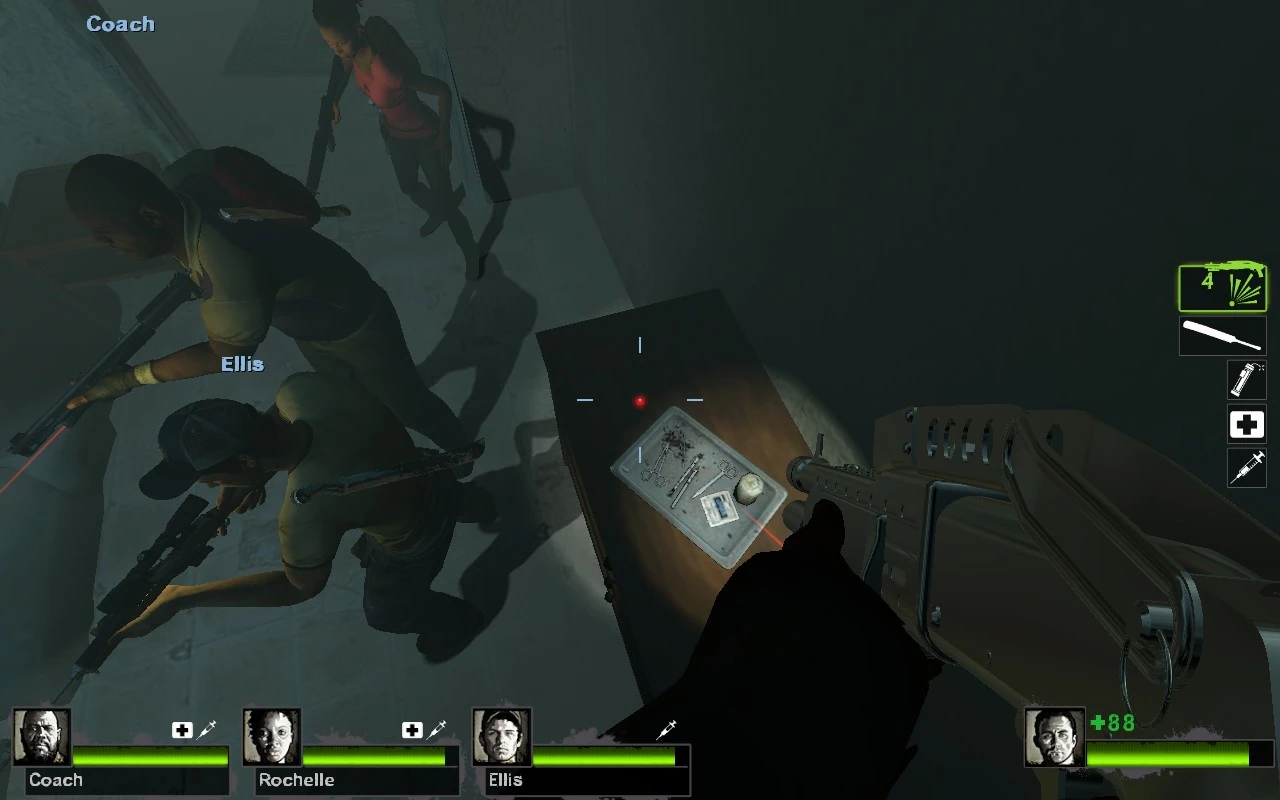This screenshot has height=800, width=1280.
Task: Select the adrenaline syringe slot
Action: click(1246, 468)
